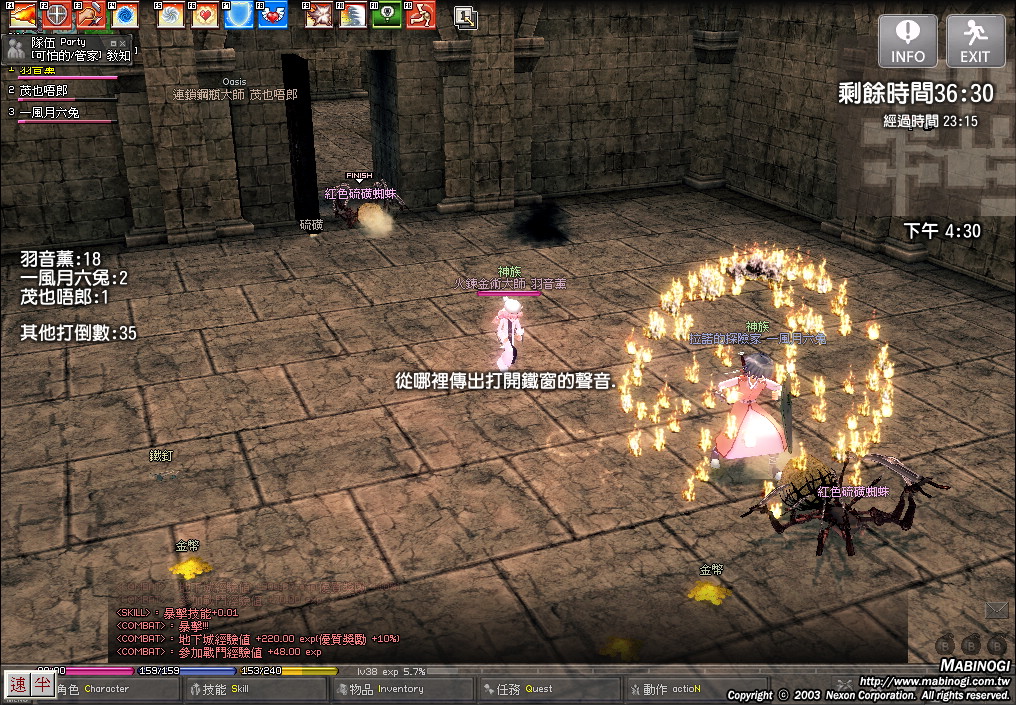Activate the kicking leg skill on F12

[420, 15]
